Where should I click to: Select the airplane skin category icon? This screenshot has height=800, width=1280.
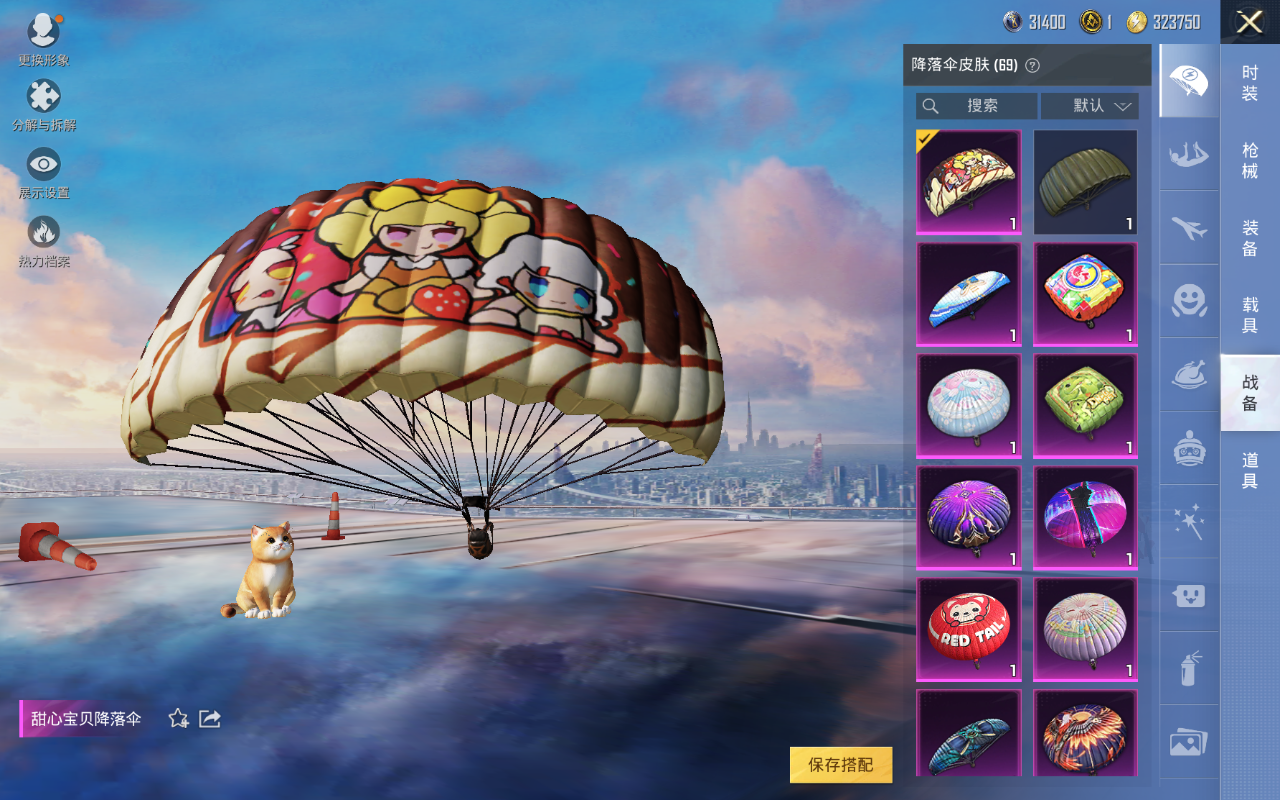tap(1189, 229)
